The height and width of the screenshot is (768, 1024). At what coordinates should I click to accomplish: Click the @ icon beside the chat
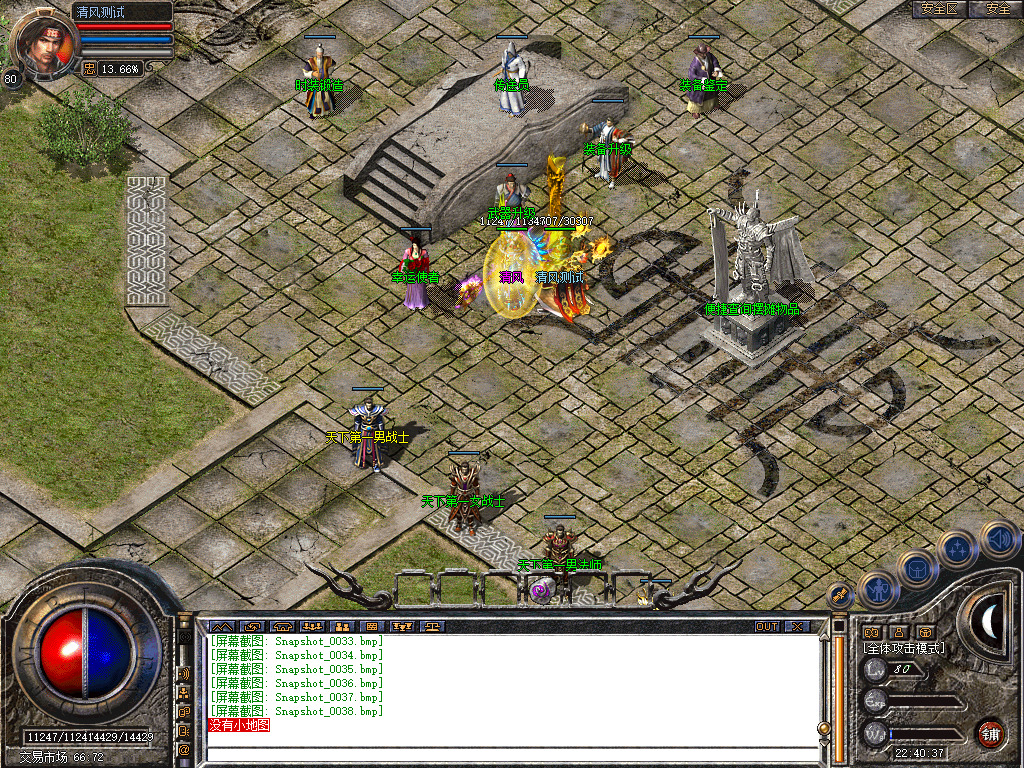coord(184,748)
